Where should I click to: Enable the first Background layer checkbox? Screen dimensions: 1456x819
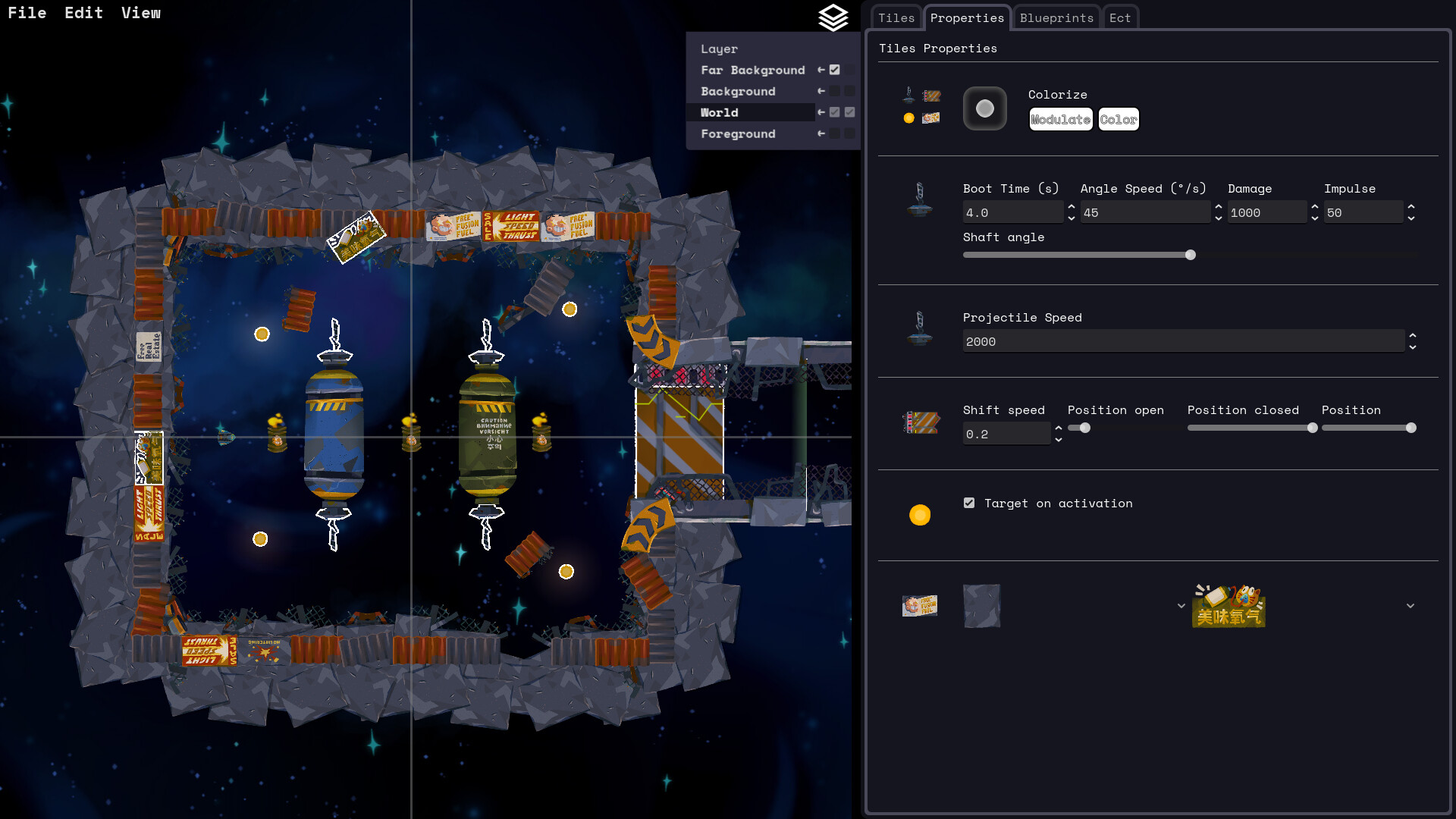pos(835,91)
